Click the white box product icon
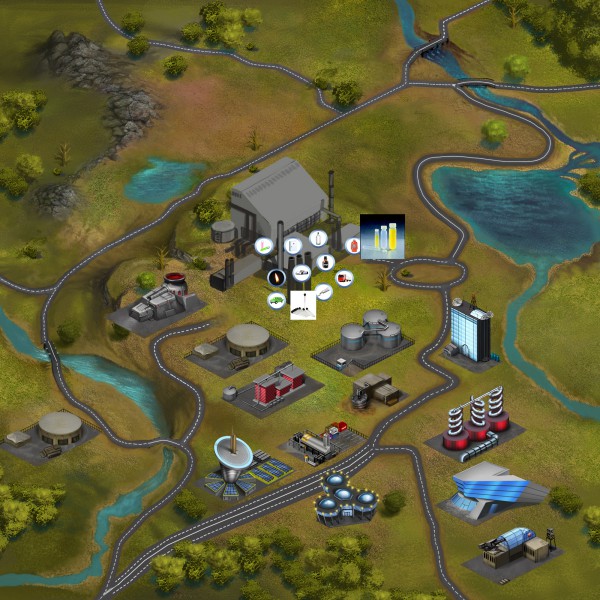The image size is (600, 600). pos(292,243)
